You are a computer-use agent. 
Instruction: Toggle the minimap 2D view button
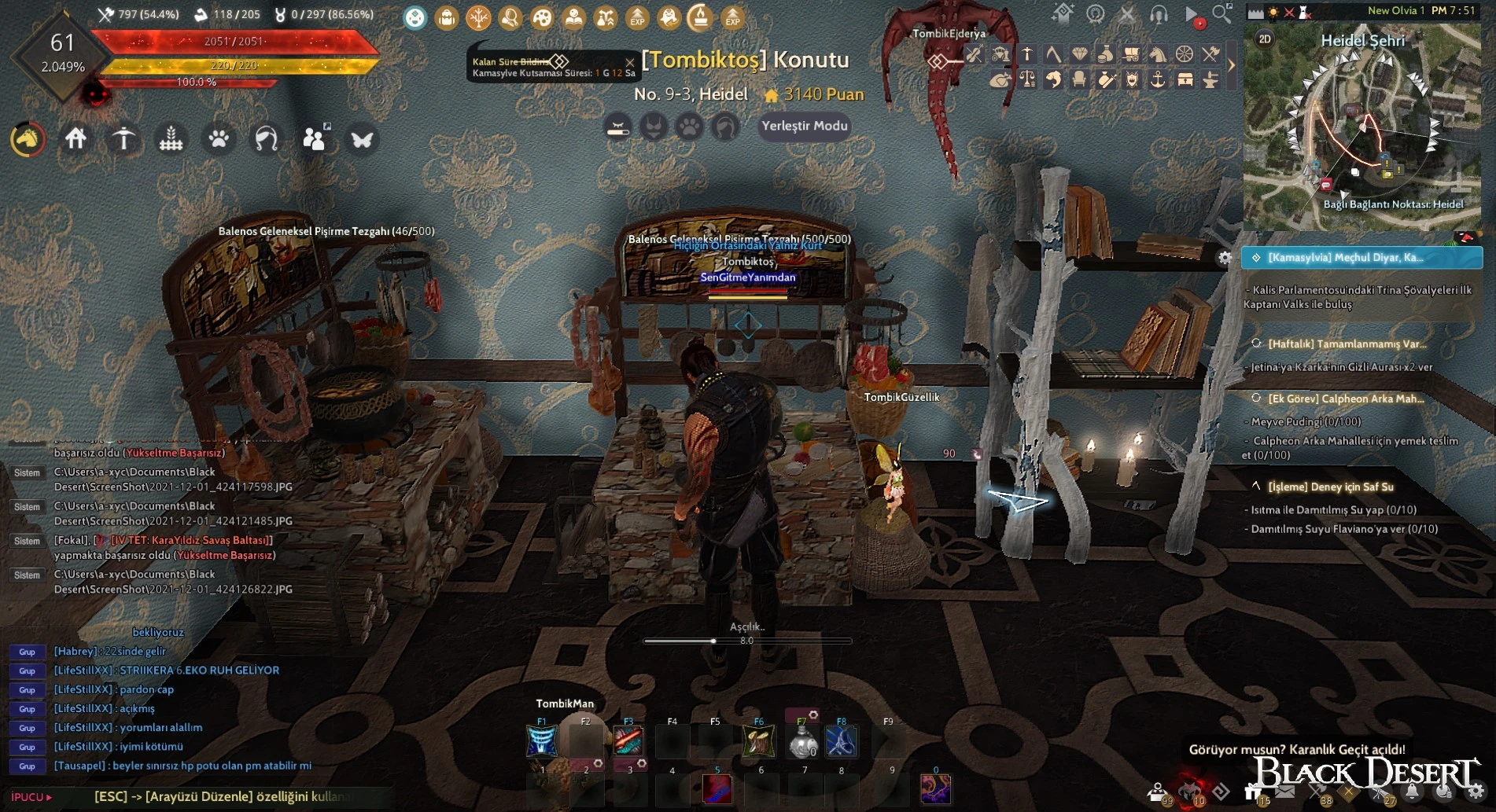[x=1265, y=39]
